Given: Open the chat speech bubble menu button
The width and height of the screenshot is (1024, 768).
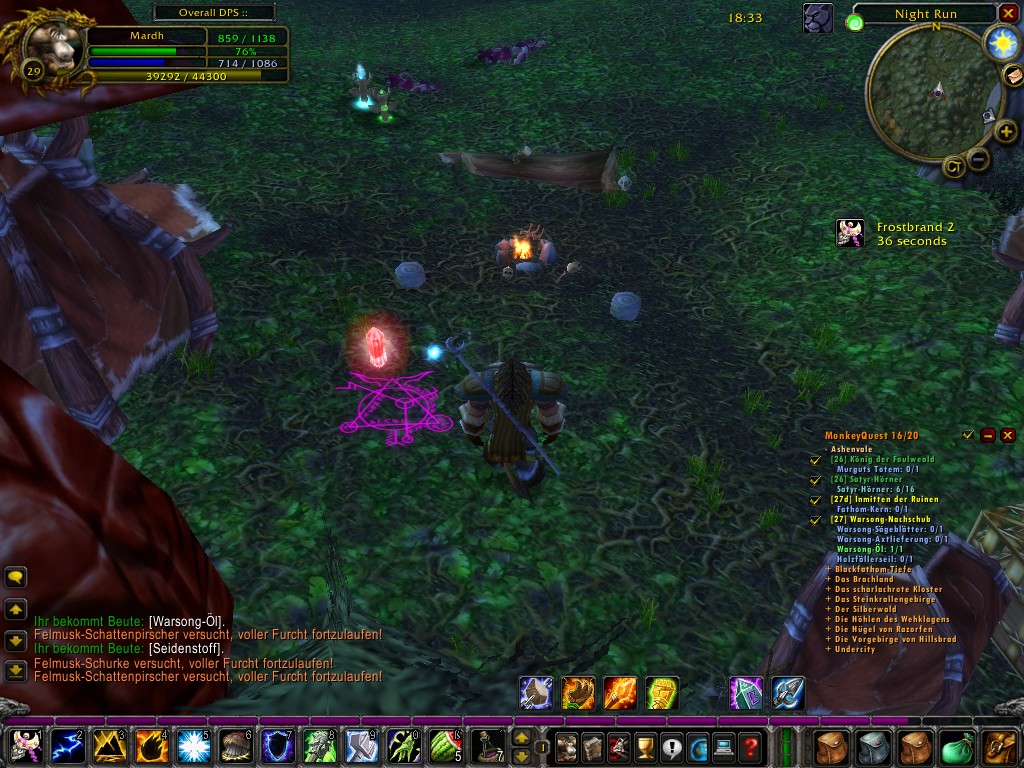Looking at the screenshot, I should pyautogui.click(x=15, y=577).
